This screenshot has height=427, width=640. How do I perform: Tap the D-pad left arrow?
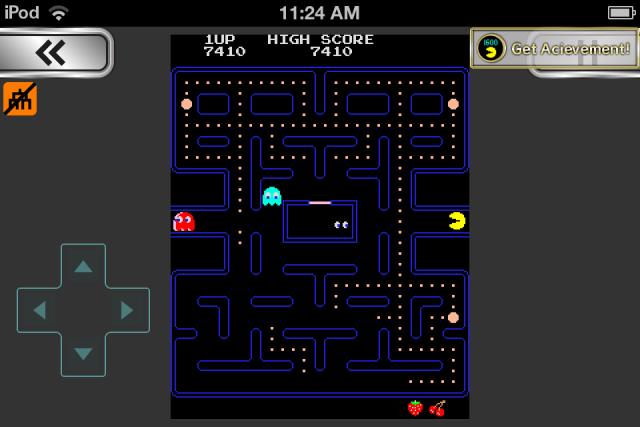point(39,310)
